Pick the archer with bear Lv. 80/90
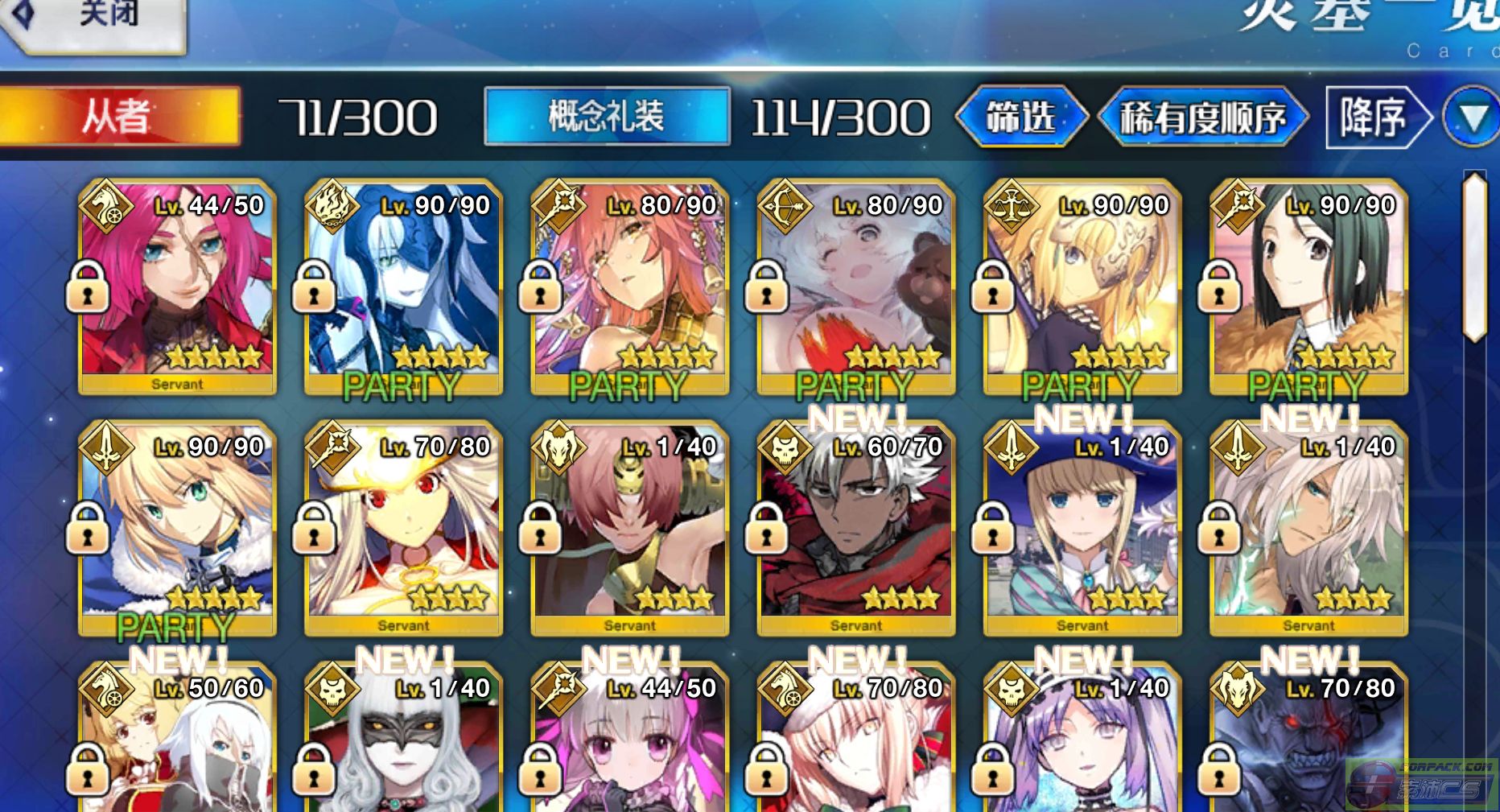This screenshot has height=812, width=1500. (x=855, y=286)
